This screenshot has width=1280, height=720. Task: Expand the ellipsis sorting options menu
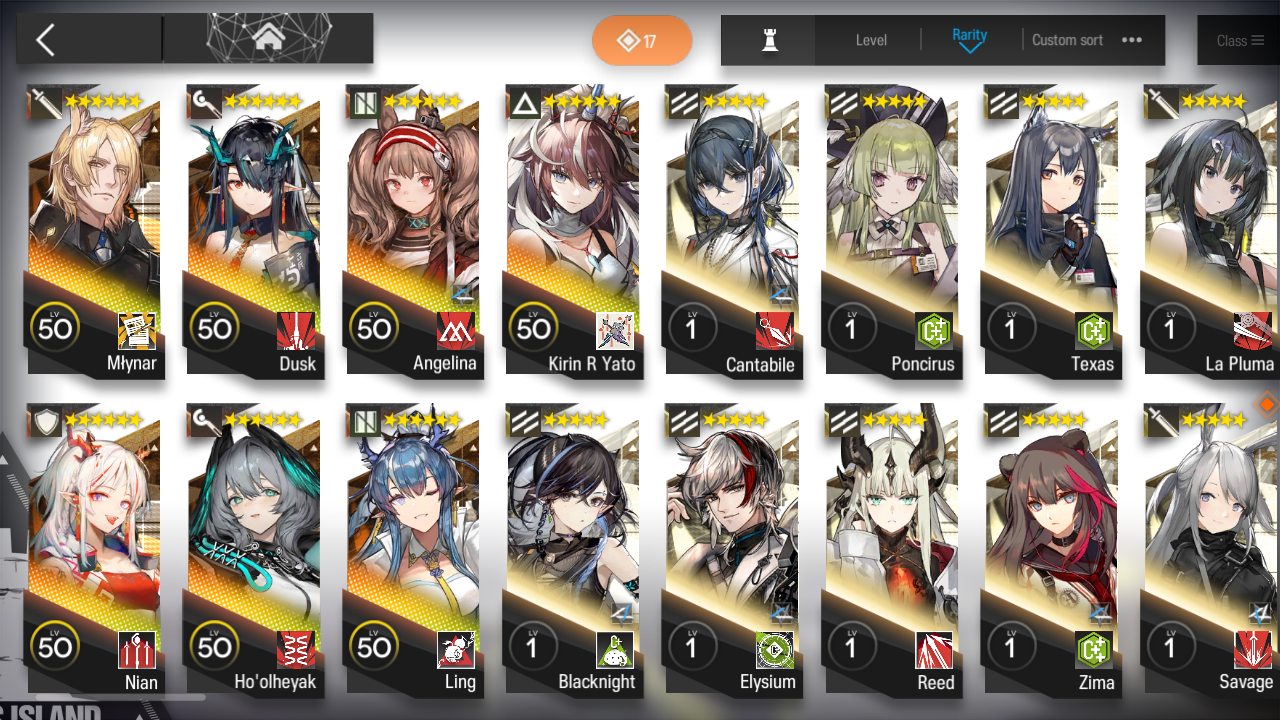pos(1132,40)
